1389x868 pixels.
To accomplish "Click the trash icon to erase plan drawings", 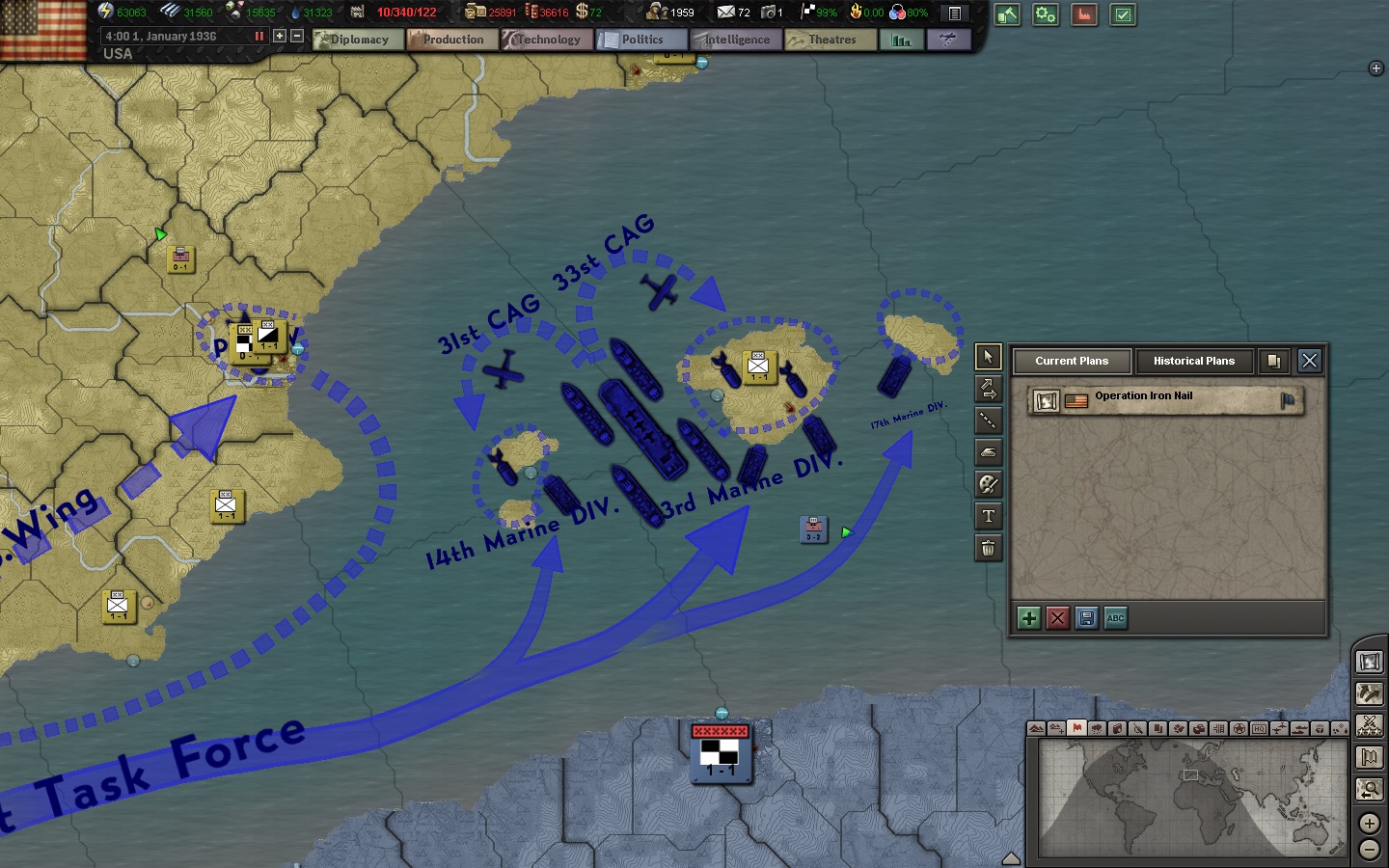I will [988, 548].
